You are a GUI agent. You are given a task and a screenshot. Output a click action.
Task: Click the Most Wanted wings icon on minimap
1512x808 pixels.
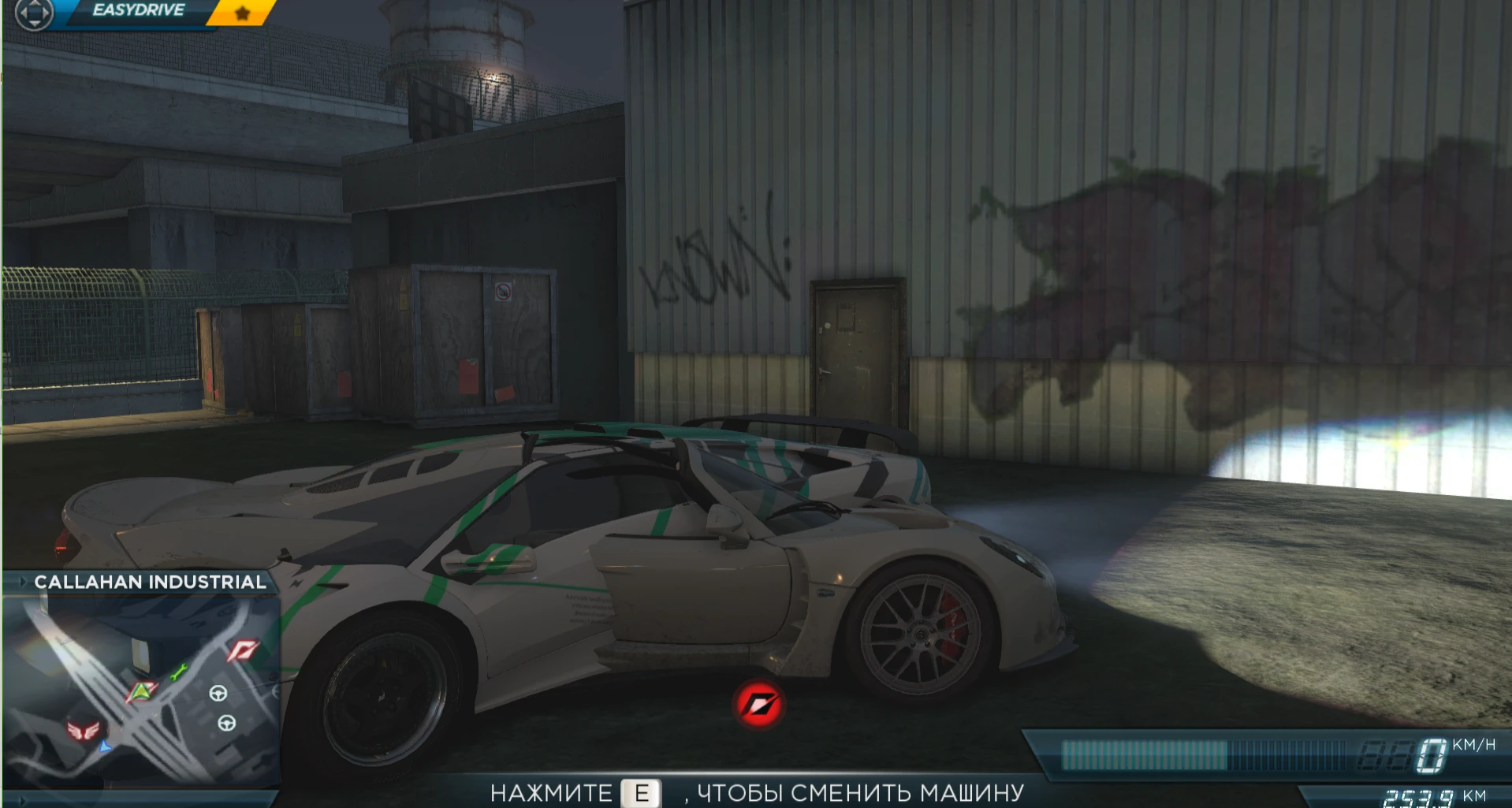click(x=84, y=730)
